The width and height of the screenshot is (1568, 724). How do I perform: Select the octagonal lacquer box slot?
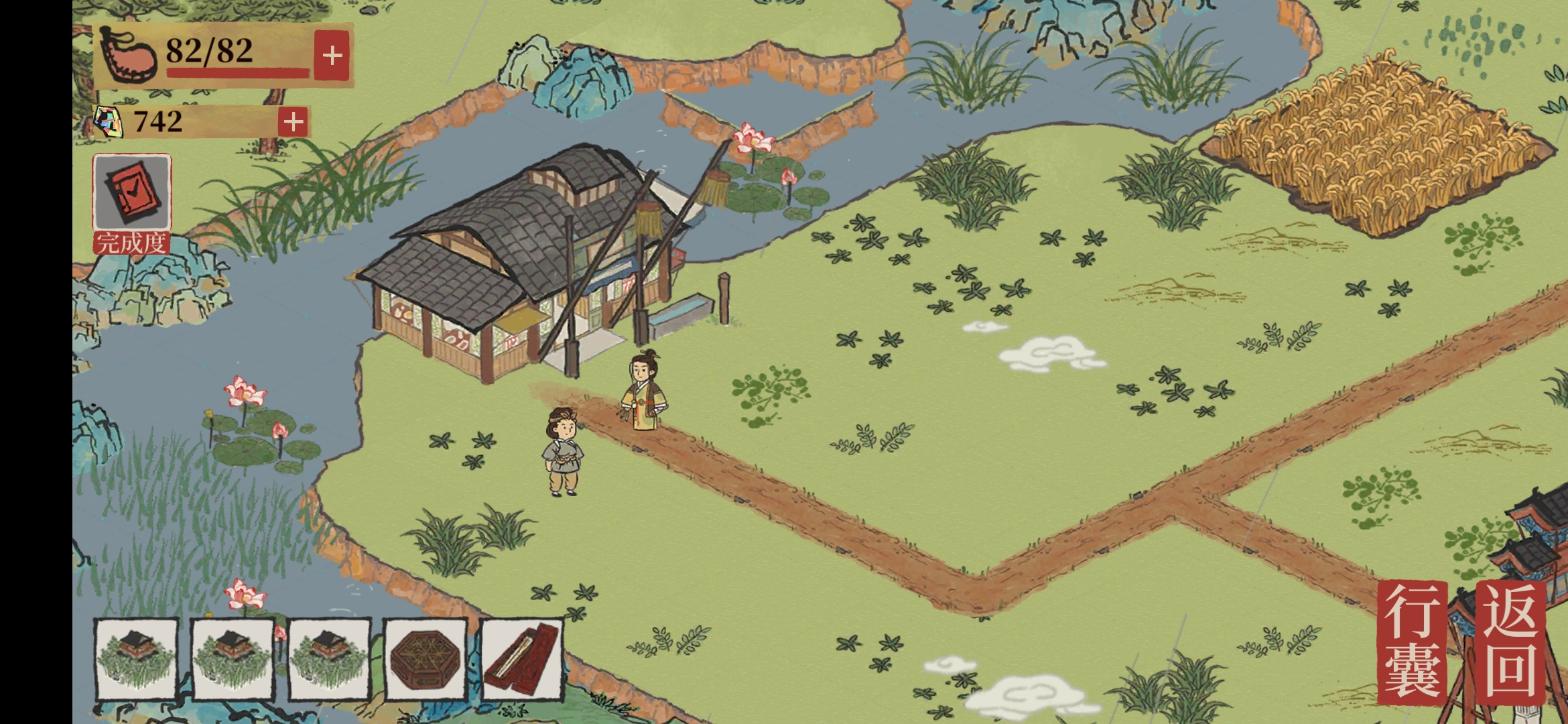[x=426, y=659]
